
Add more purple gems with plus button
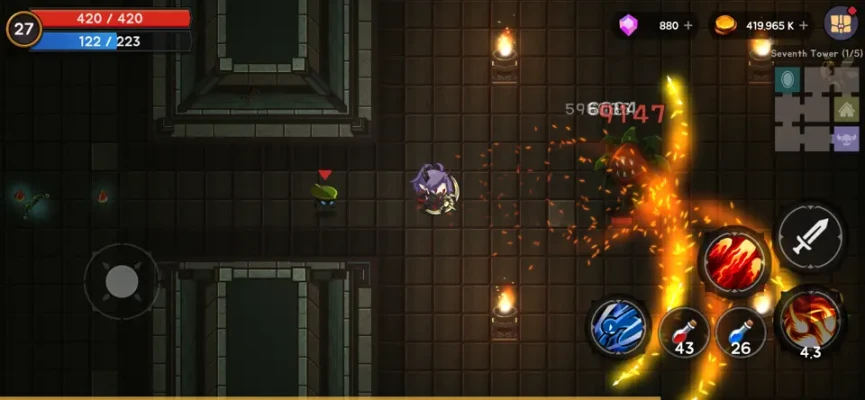688,26
